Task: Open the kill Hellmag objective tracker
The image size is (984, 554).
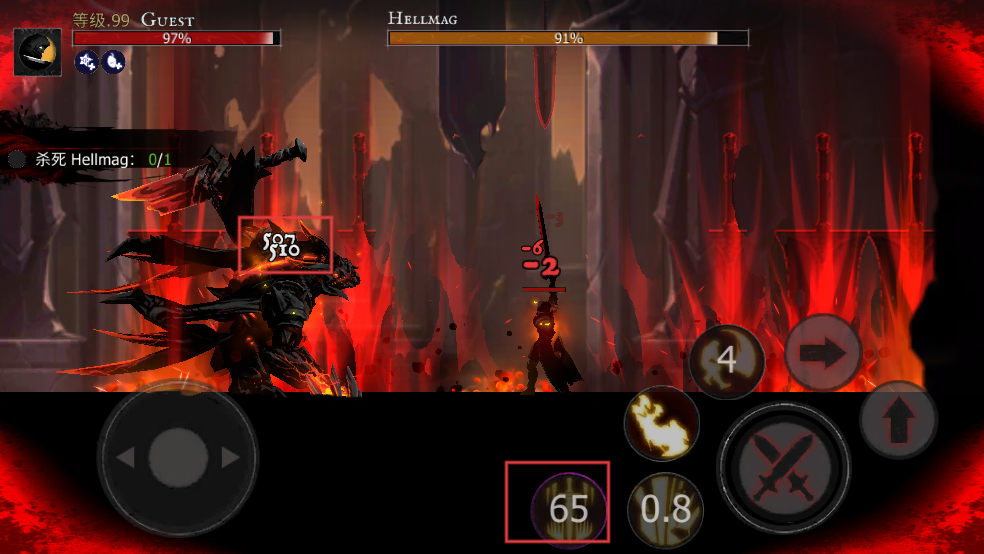Action: tap(90, 159)
